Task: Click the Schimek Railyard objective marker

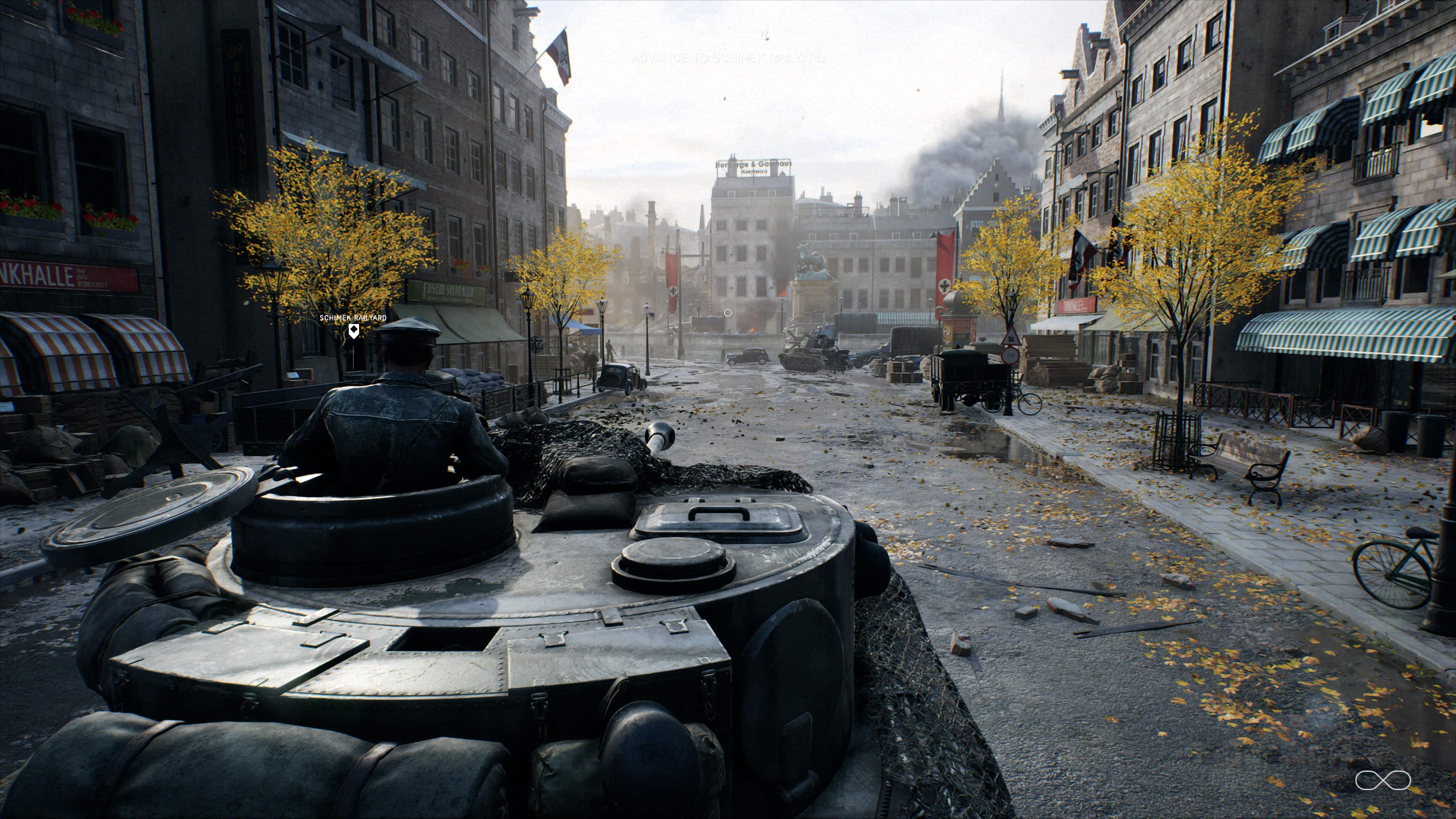Action: (353, 331)
